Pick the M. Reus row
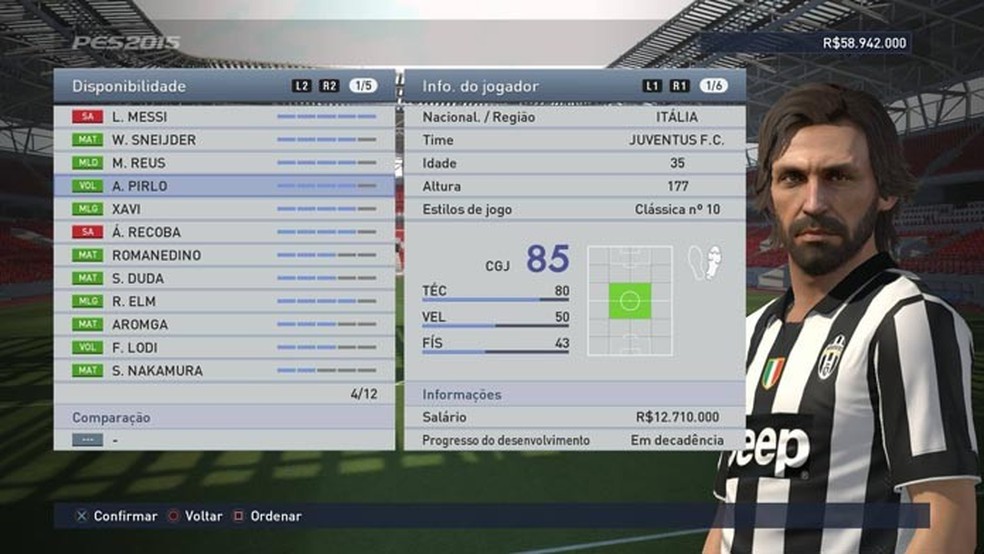Viewport: 984px width, 554px height. click(225, 163)
